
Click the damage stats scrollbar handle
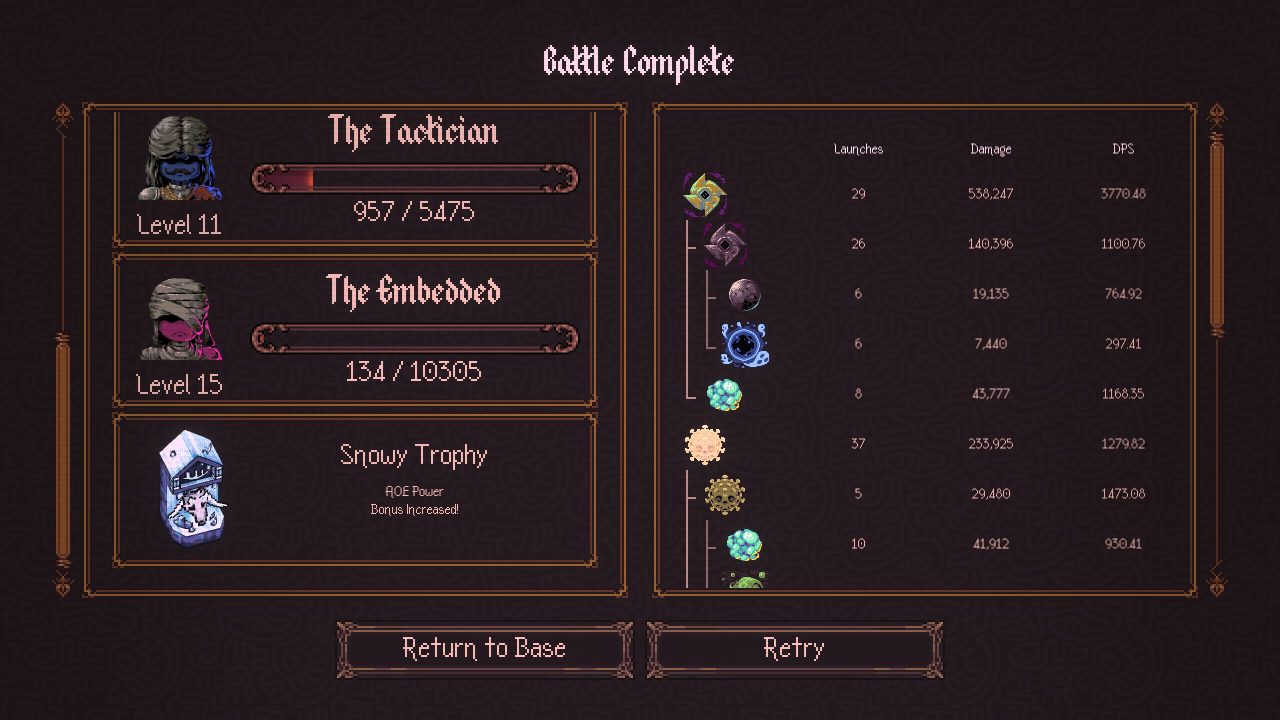pos(1217,235)
